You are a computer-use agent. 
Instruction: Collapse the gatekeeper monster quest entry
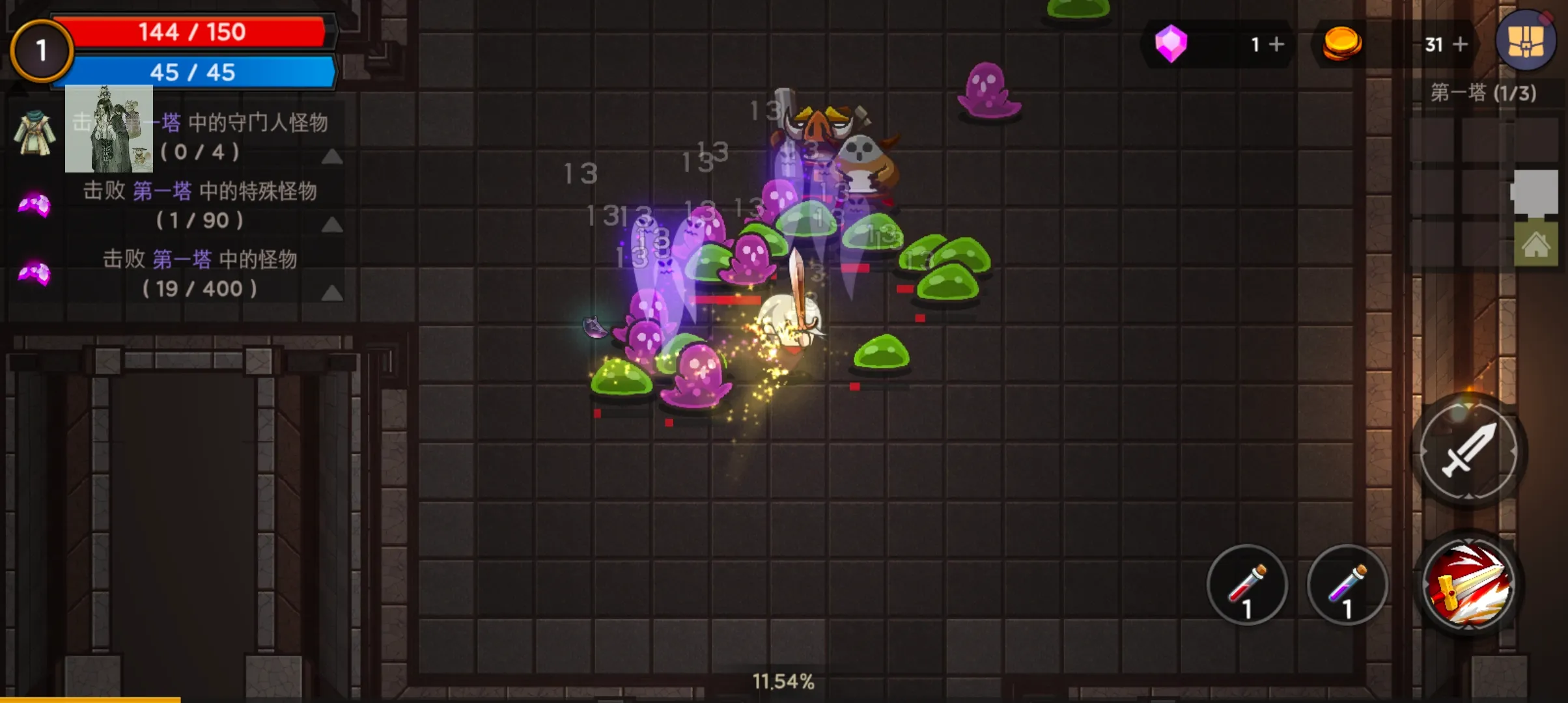point(332,156)
